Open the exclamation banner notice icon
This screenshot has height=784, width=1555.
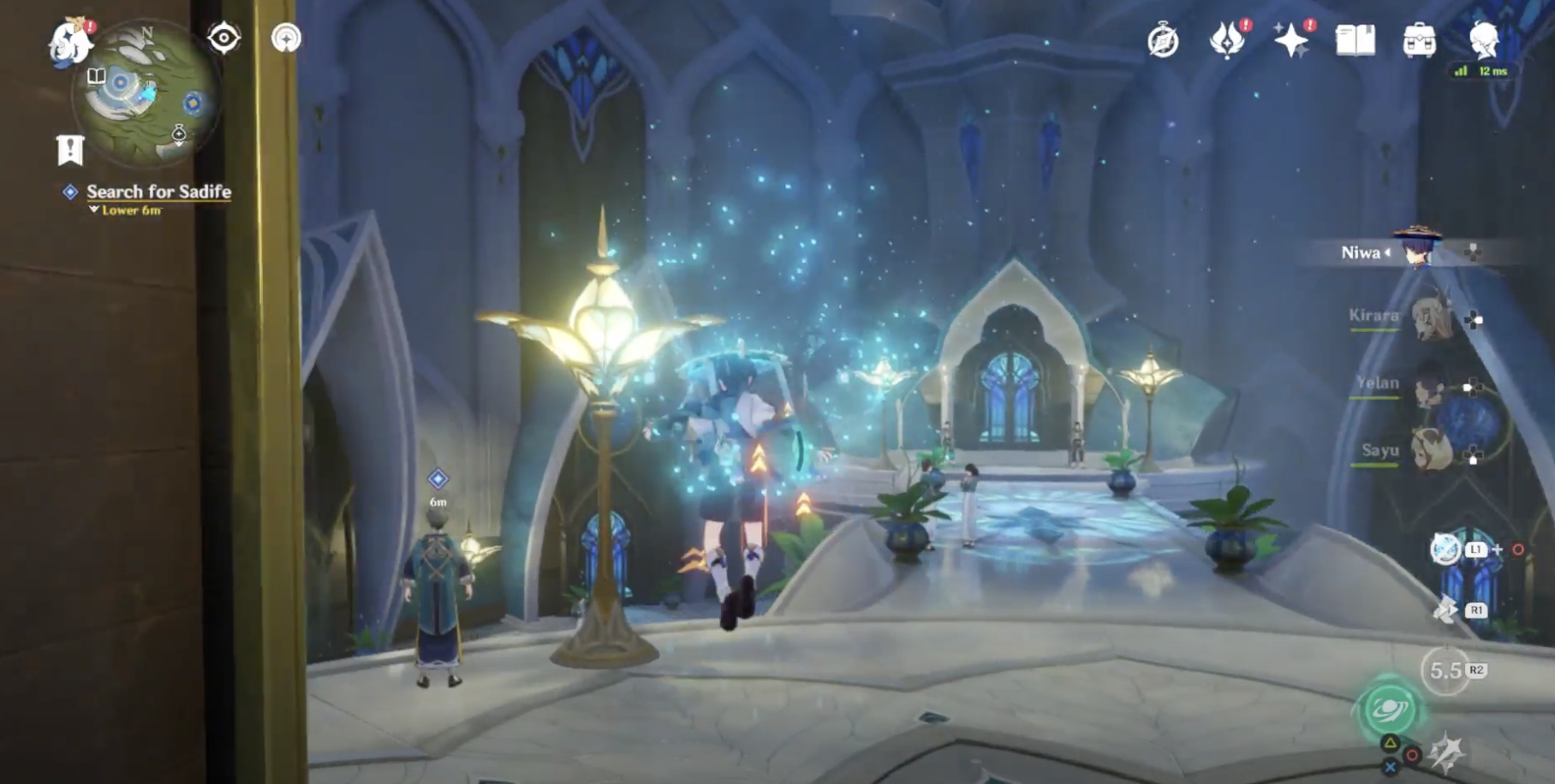pyautogui.click(x=70, y=151)
